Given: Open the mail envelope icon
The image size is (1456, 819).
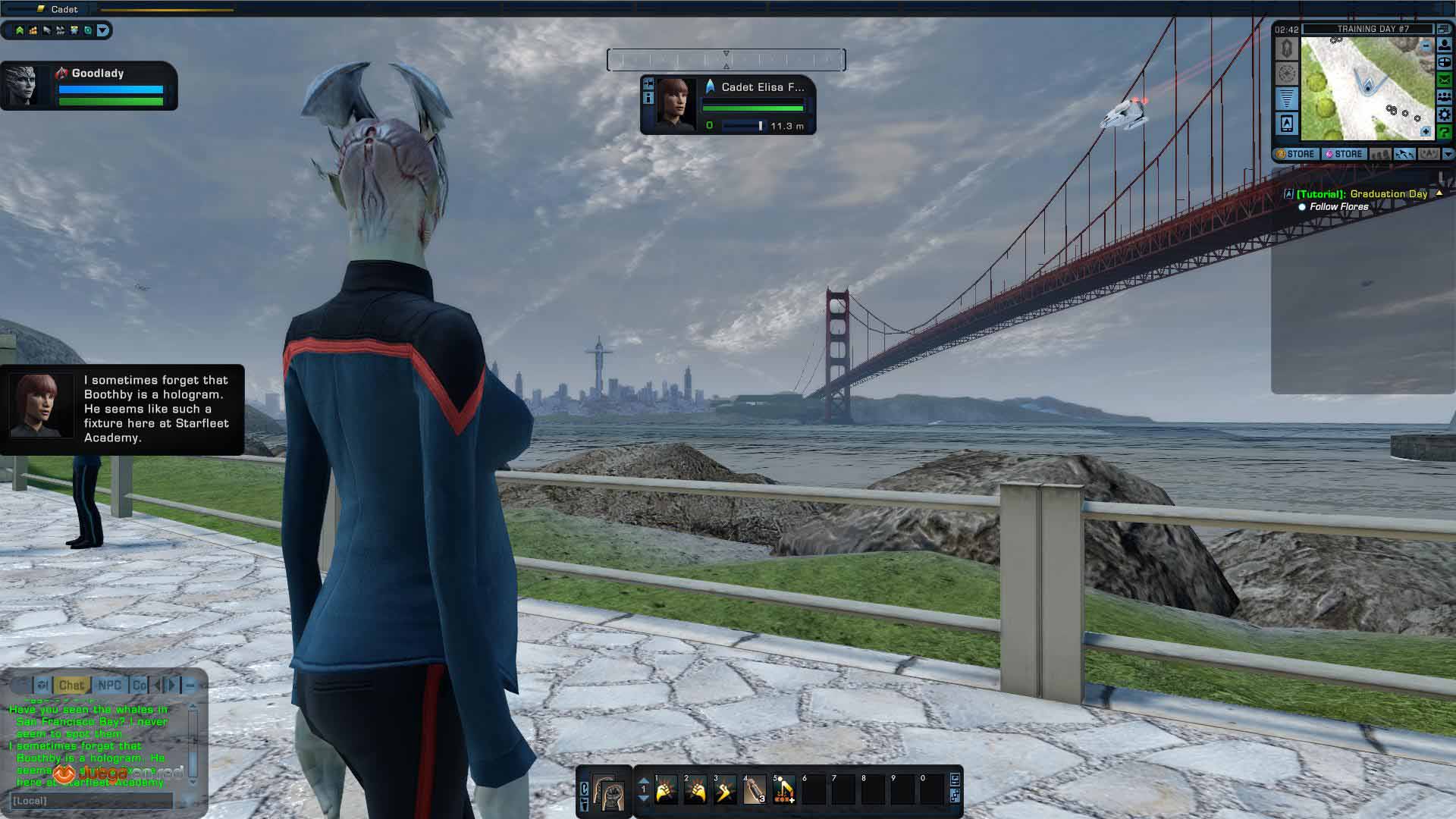Looking at the screenshot, I should coord(1445,80).
